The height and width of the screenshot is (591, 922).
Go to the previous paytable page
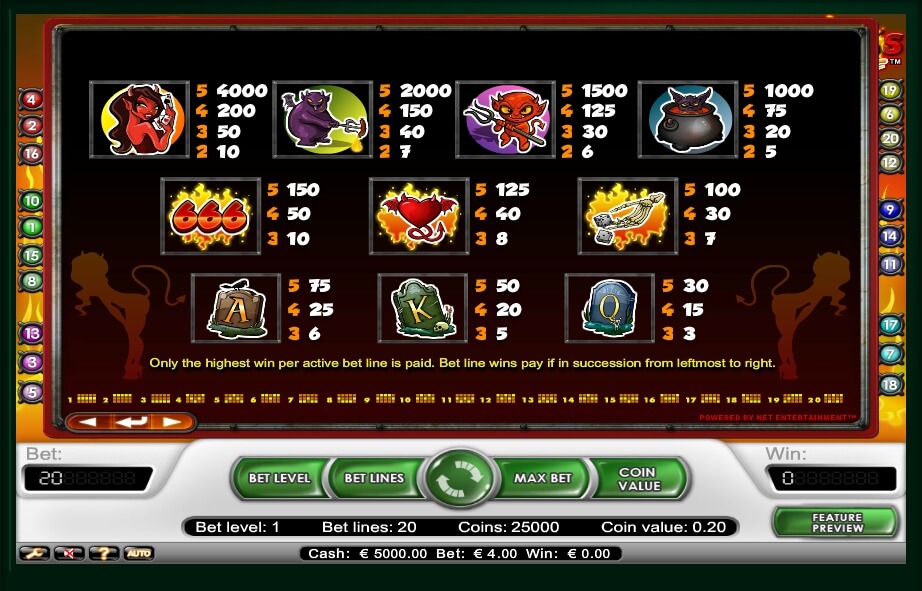pos(88,422)
